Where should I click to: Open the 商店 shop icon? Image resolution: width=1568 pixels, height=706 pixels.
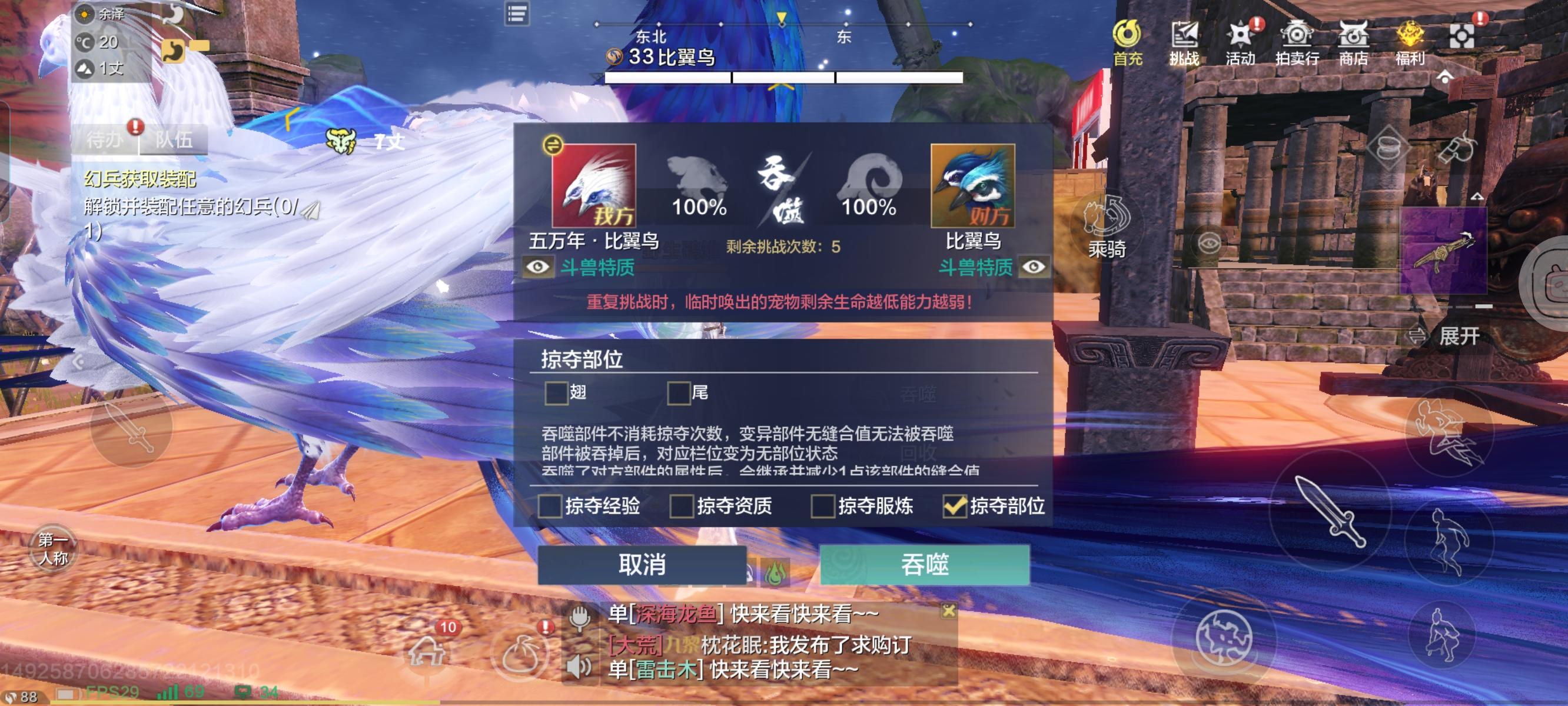point(1353,41)
